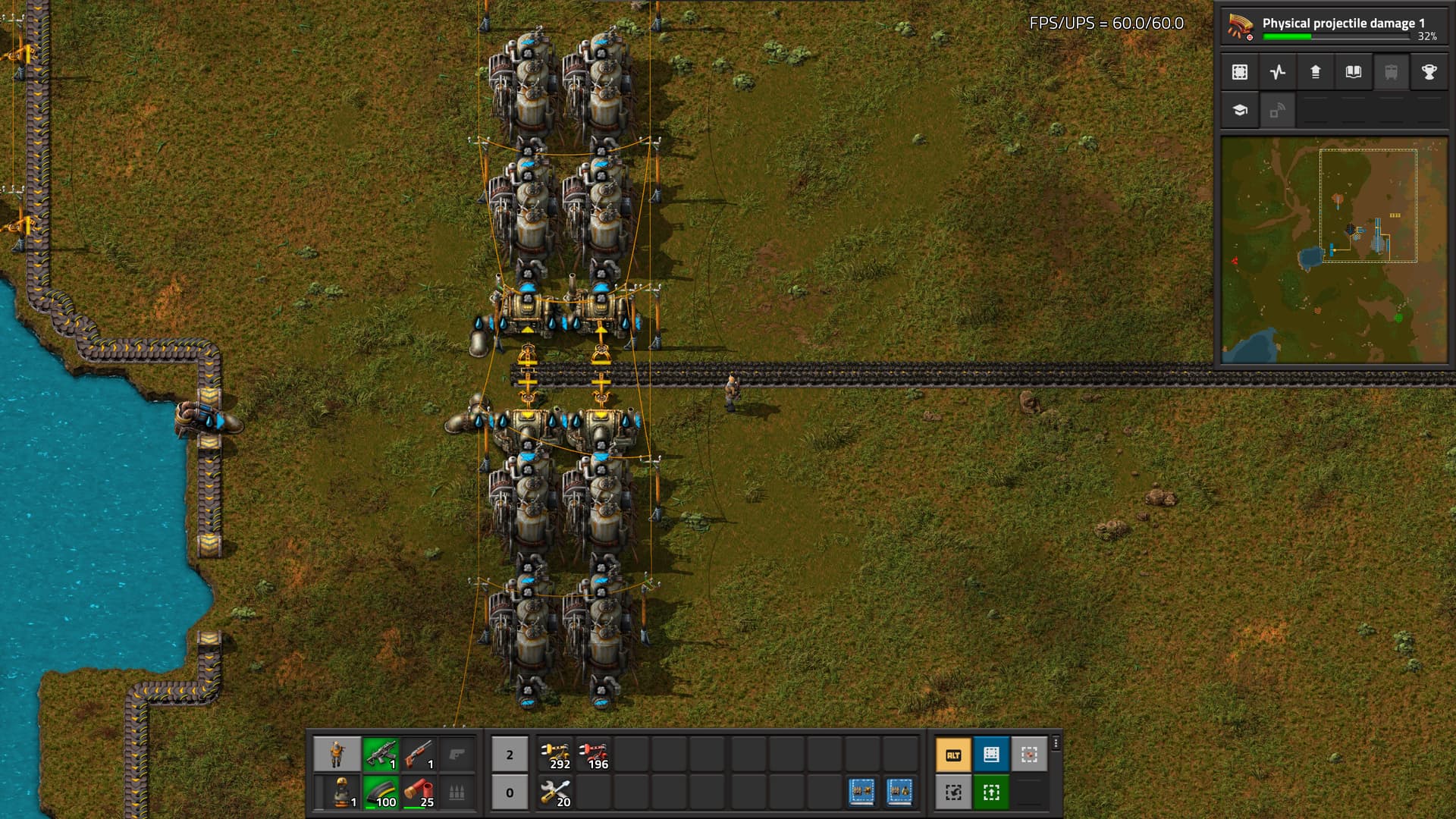Screen dimensions: 1456x819
Task: Activate the green upgrade planner shortcut
Action: point(991,793)
